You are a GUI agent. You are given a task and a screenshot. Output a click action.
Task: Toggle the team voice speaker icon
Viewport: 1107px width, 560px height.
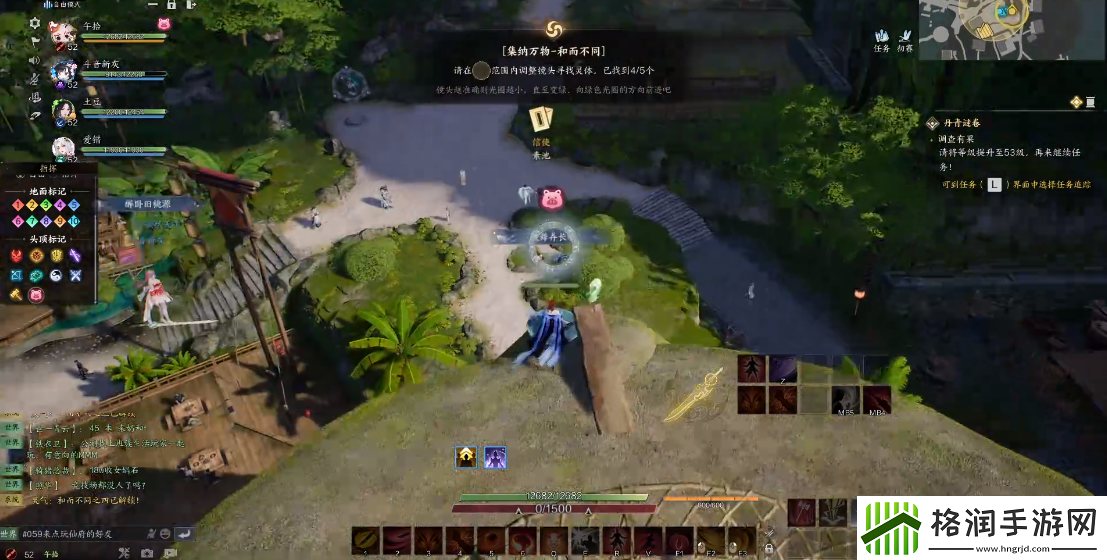(x=35, y=60)
